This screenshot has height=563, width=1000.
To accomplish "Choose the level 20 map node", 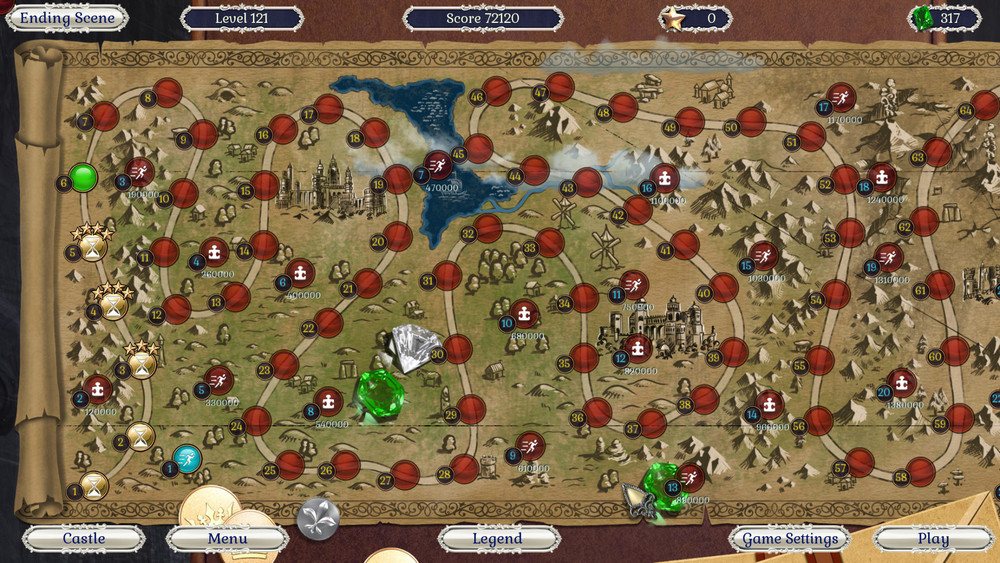I will (x=398, y=237).
